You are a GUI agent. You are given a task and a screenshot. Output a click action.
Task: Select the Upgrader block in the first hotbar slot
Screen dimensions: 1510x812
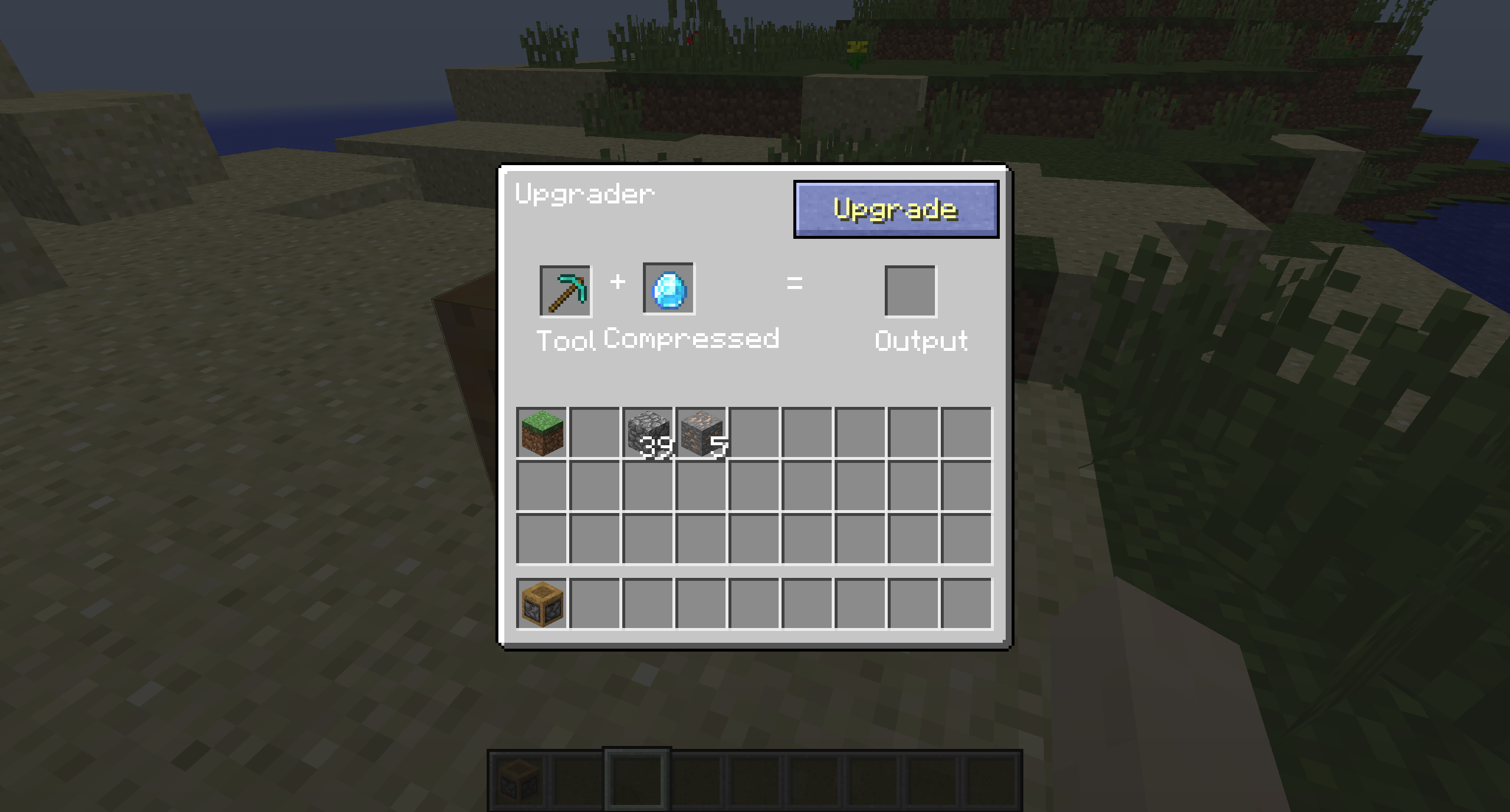click(517, 781)
